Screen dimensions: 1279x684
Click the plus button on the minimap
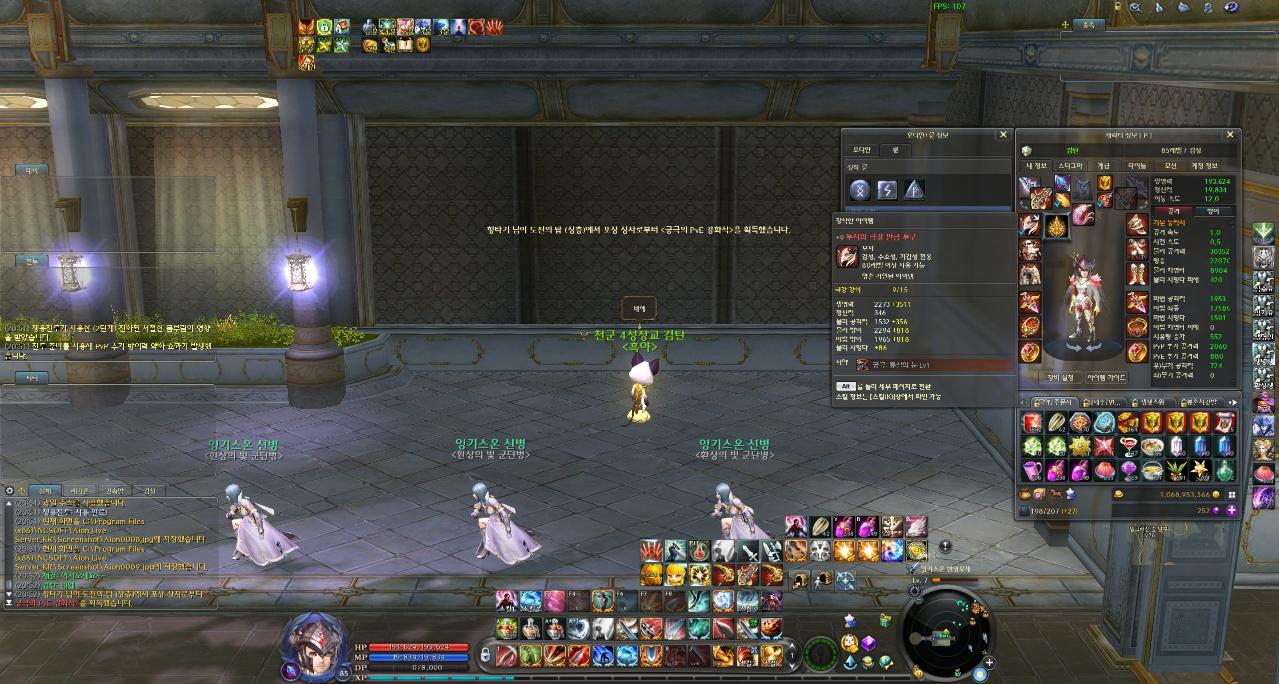988,662
